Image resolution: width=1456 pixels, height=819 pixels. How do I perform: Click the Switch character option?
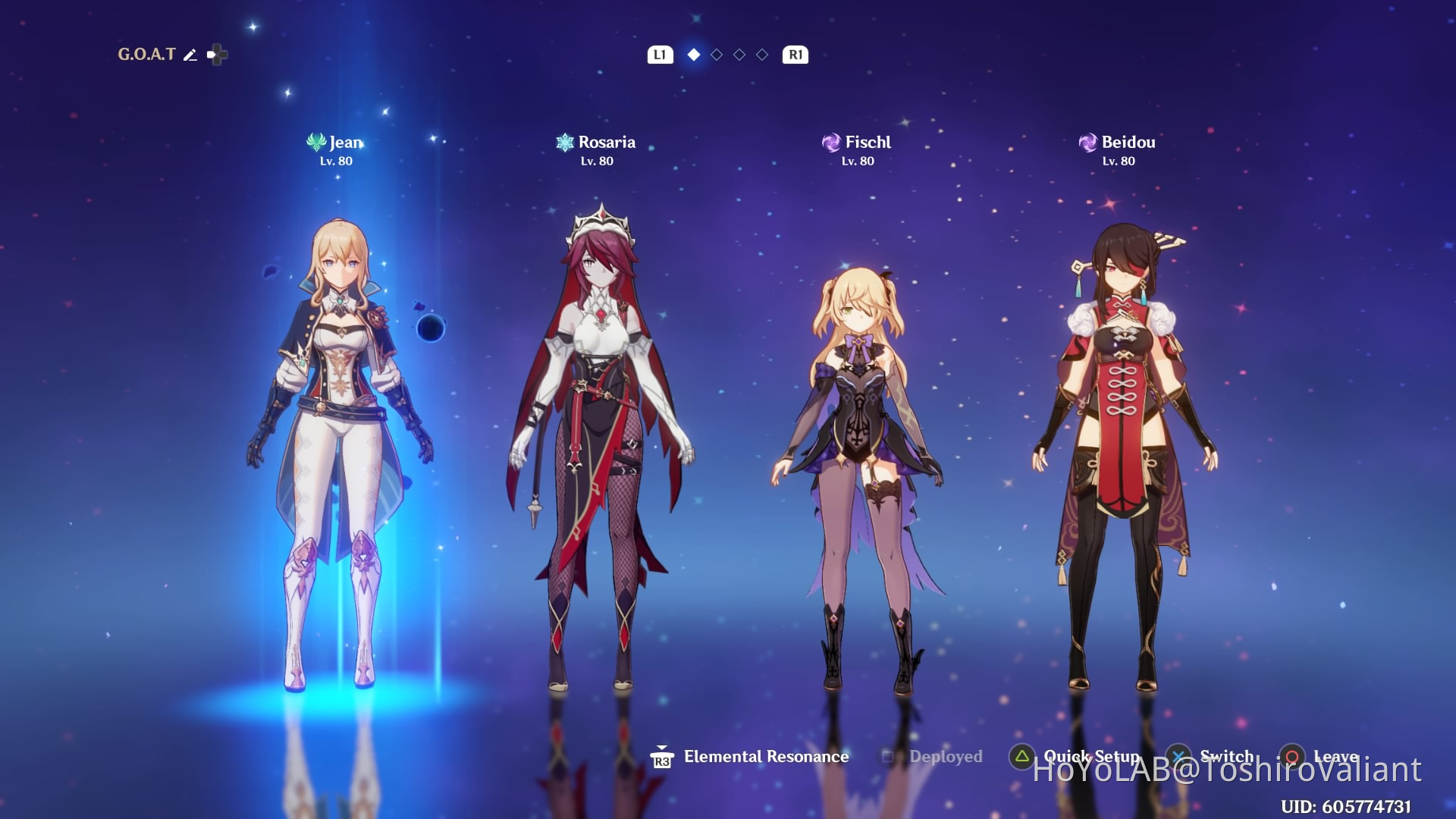1225,757
